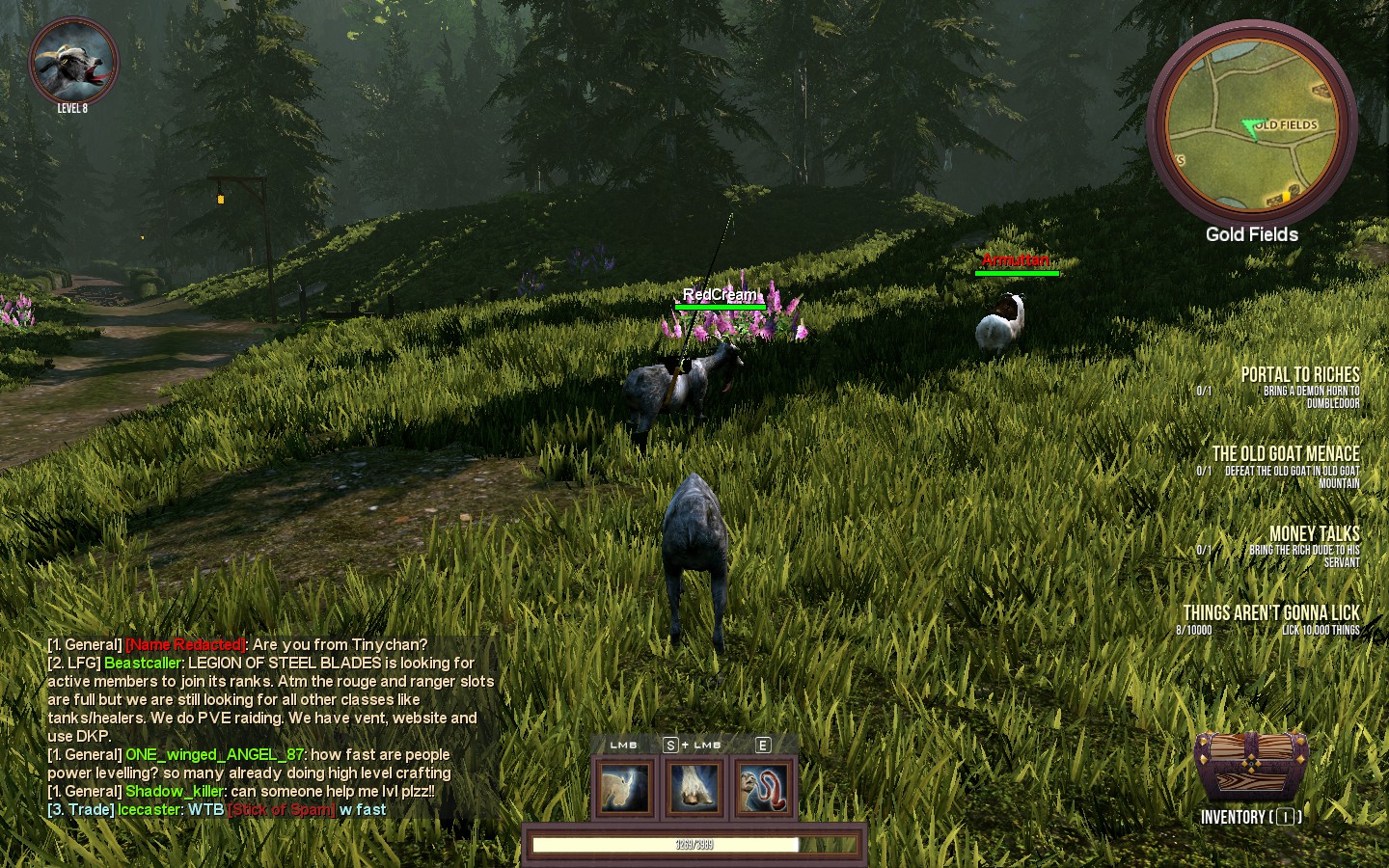
Task: Trigger the tongue lick ability
Action: (764, 787)
